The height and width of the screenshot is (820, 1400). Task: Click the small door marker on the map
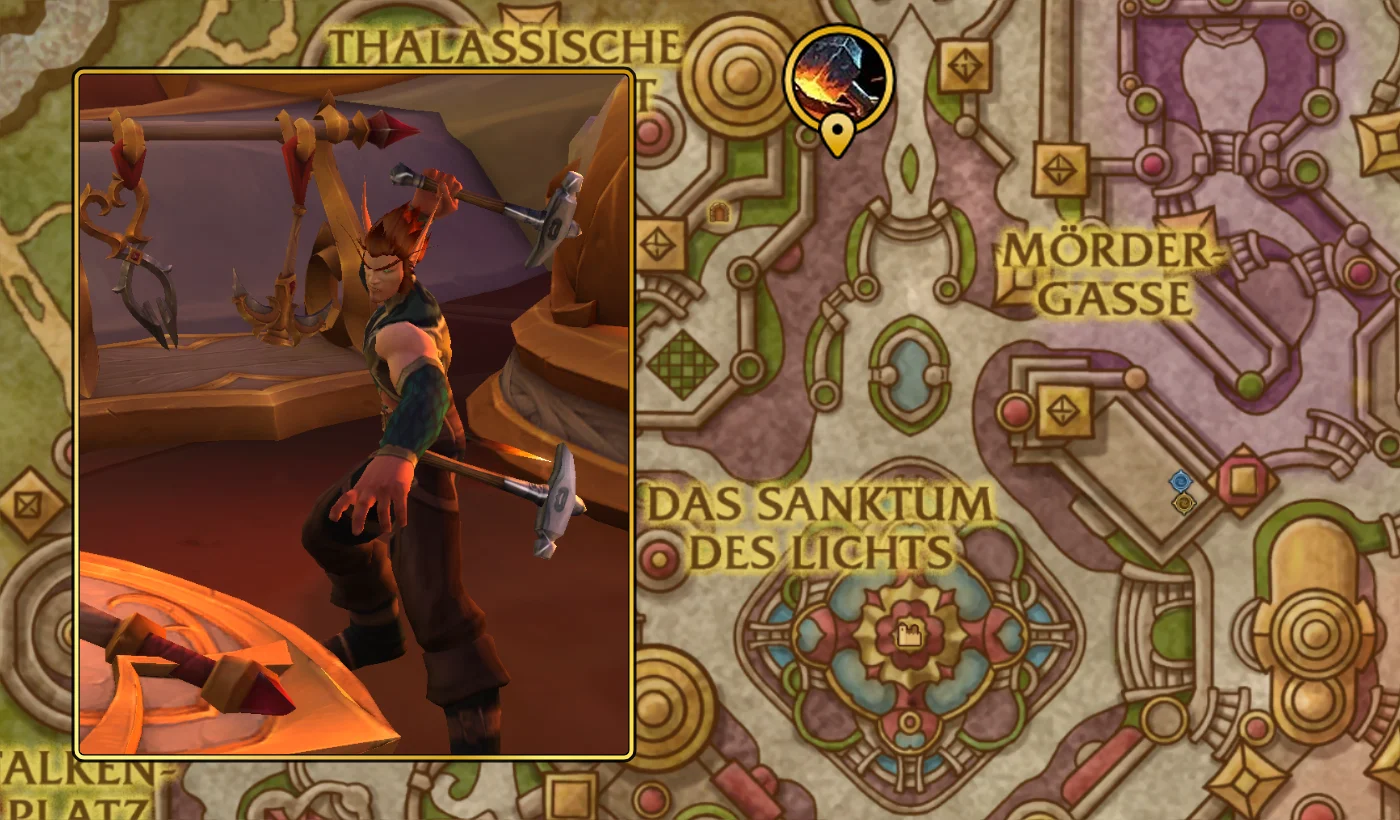(719, 210)
